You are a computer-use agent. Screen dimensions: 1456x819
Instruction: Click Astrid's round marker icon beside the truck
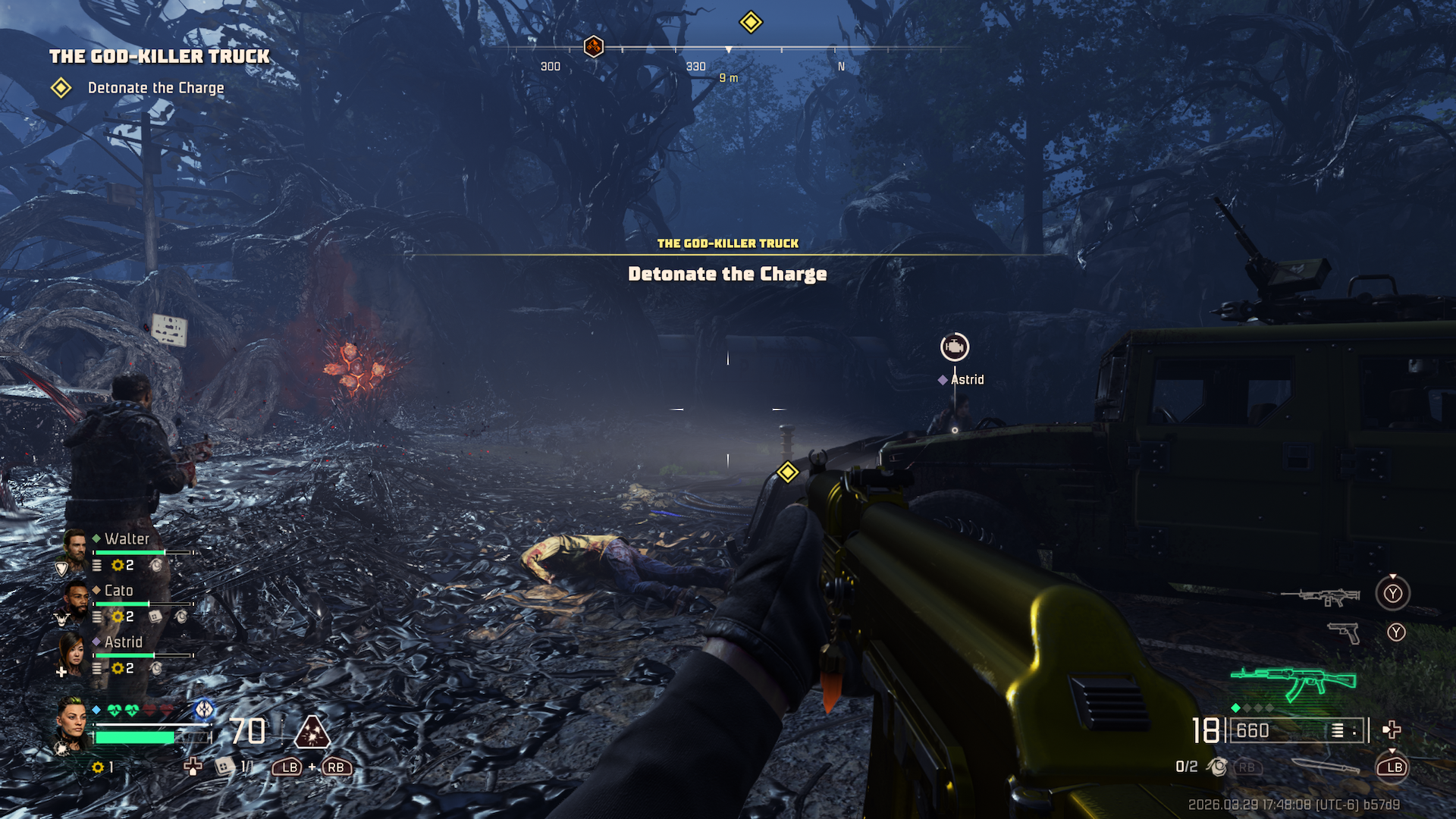(x=955, y=347)
